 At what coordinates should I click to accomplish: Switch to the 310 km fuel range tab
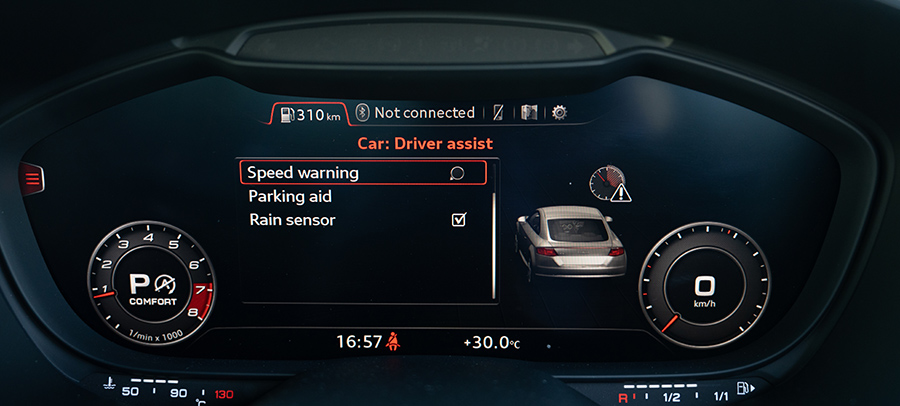[311, 114]
